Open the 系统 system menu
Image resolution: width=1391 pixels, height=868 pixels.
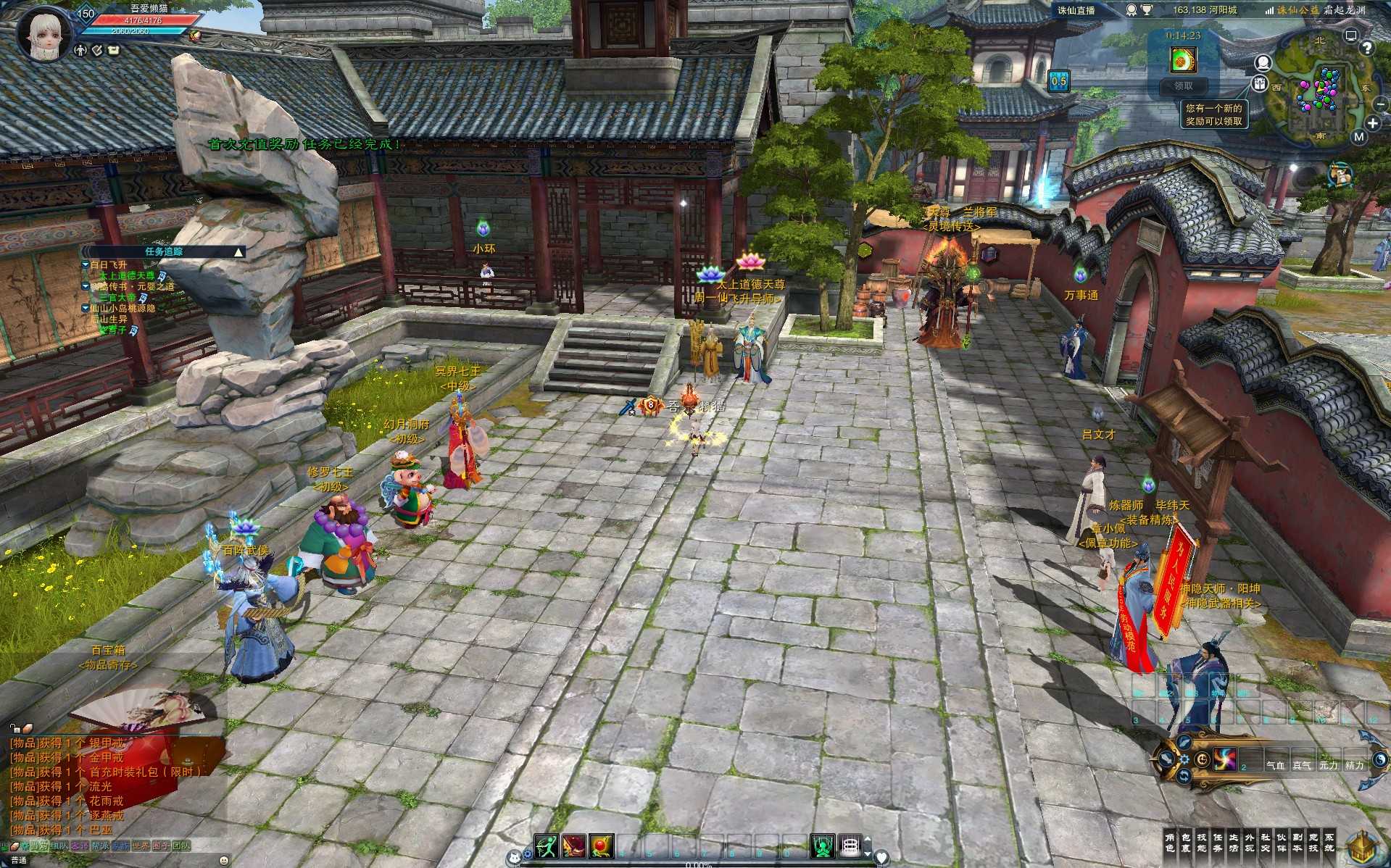(x=1329, y=843)
